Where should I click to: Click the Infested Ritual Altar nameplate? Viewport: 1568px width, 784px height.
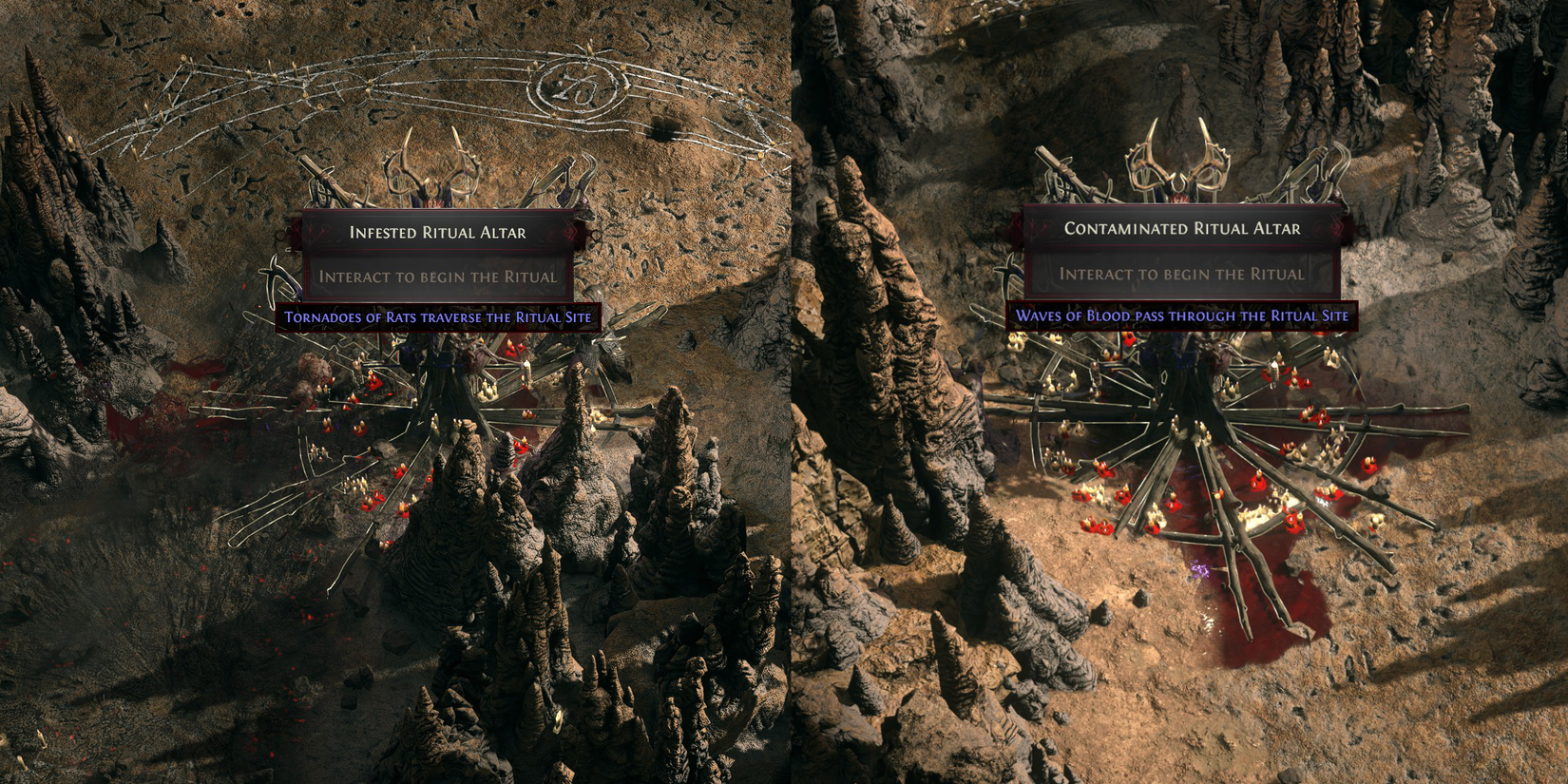(x=437, y=230)
